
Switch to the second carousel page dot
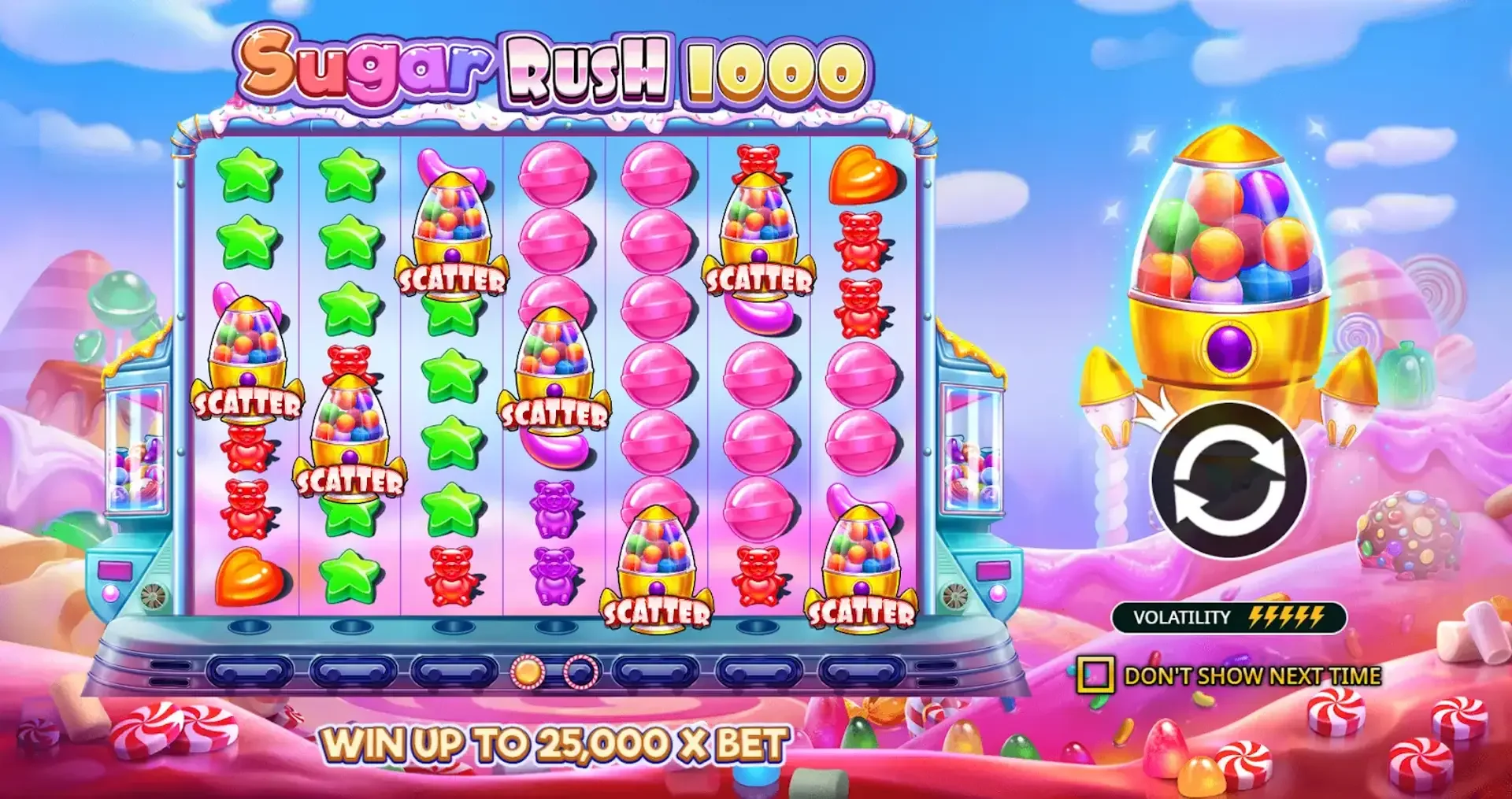tap(580, 671)
